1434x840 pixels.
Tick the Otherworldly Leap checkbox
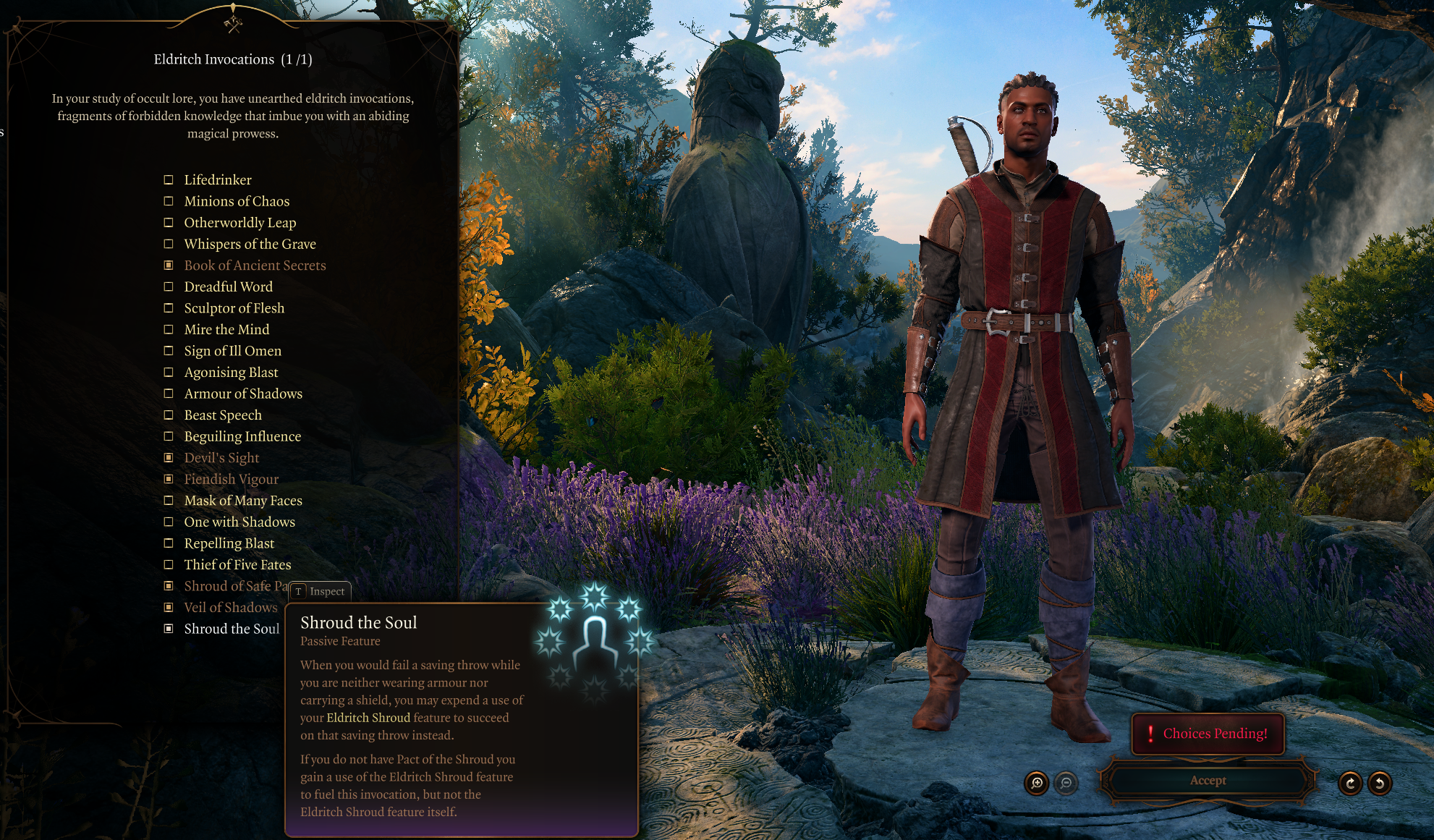[x=169, y=223]
